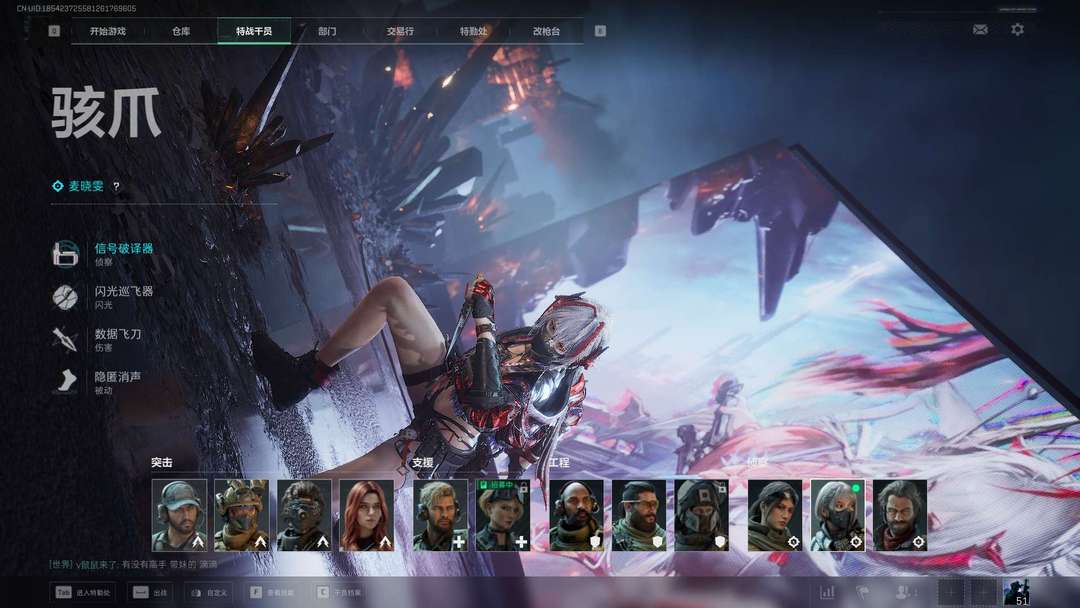Switch to the 开始游戏 tab
Screen dimensions: 1080x608
click(108, 31)
